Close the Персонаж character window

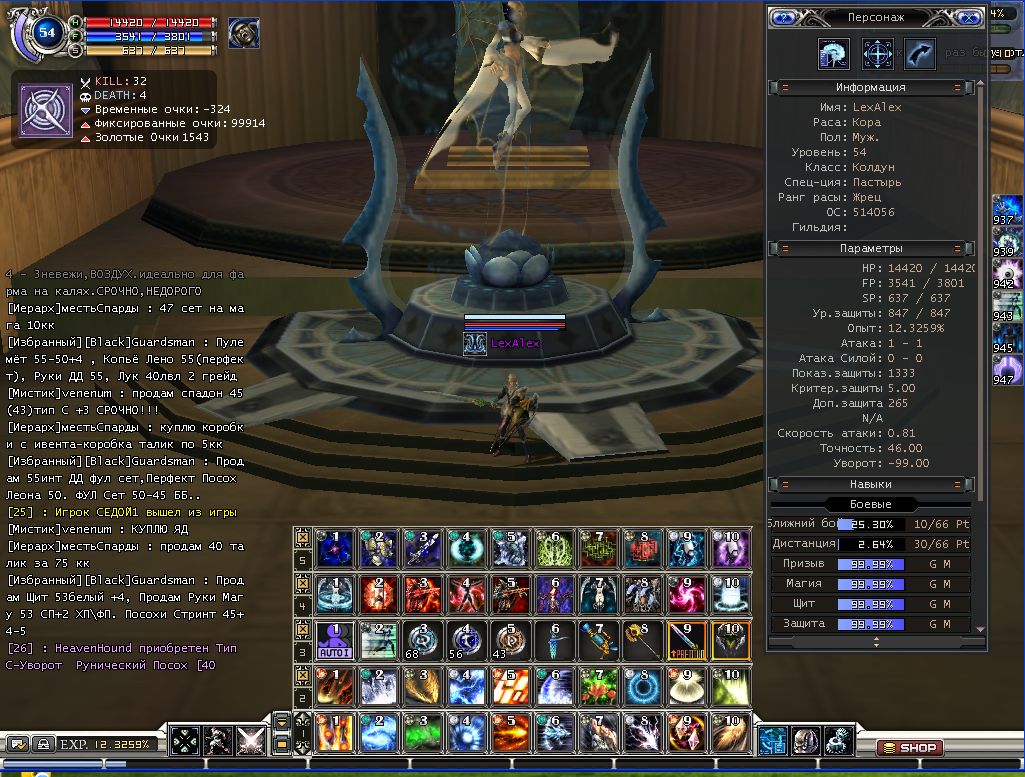pos(969,18)
